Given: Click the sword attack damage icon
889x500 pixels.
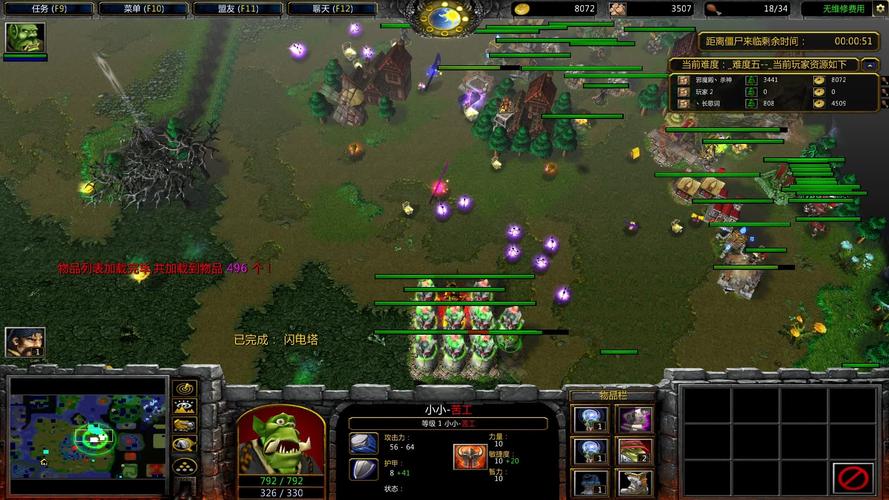Looking at the screenshot, I should [362, 441].
